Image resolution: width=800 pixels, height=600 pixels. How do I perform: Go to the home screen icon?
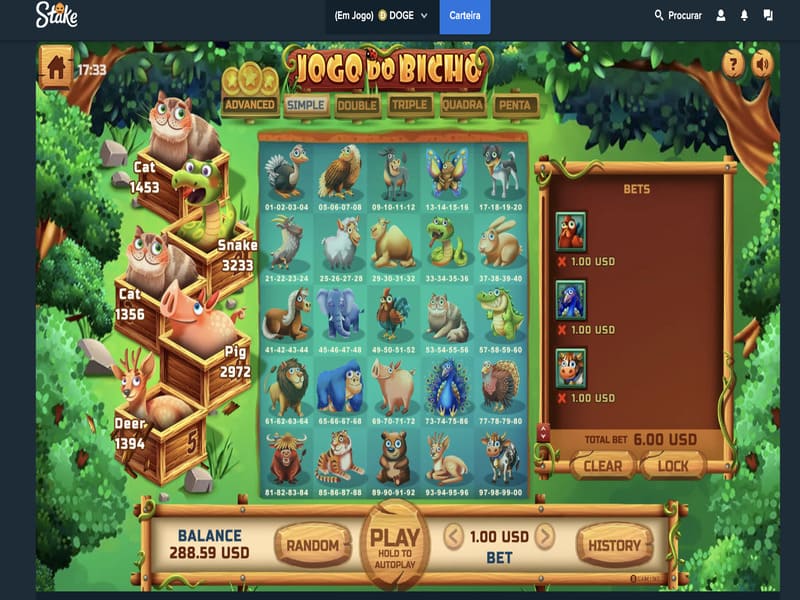tap(56, 67)
